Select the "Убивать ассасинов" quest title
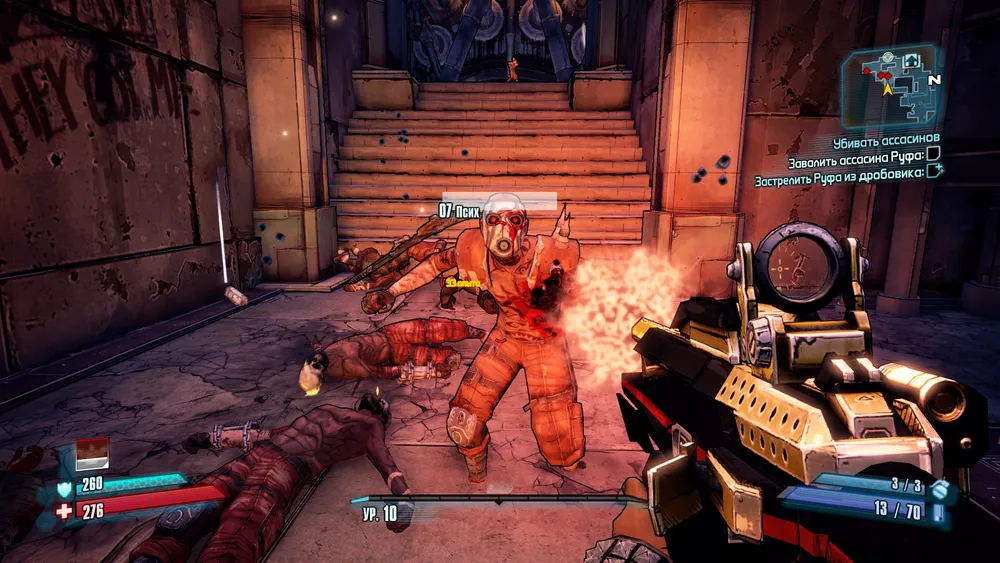The height and width of the screenshot is (563, 1000). coord(887,138)
